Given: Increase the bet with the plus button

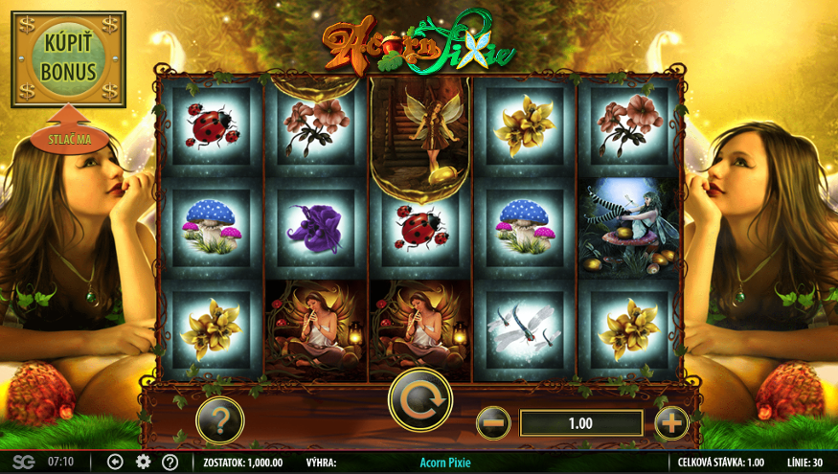Looking at the screenshot, I should click(x=672, y=423).
